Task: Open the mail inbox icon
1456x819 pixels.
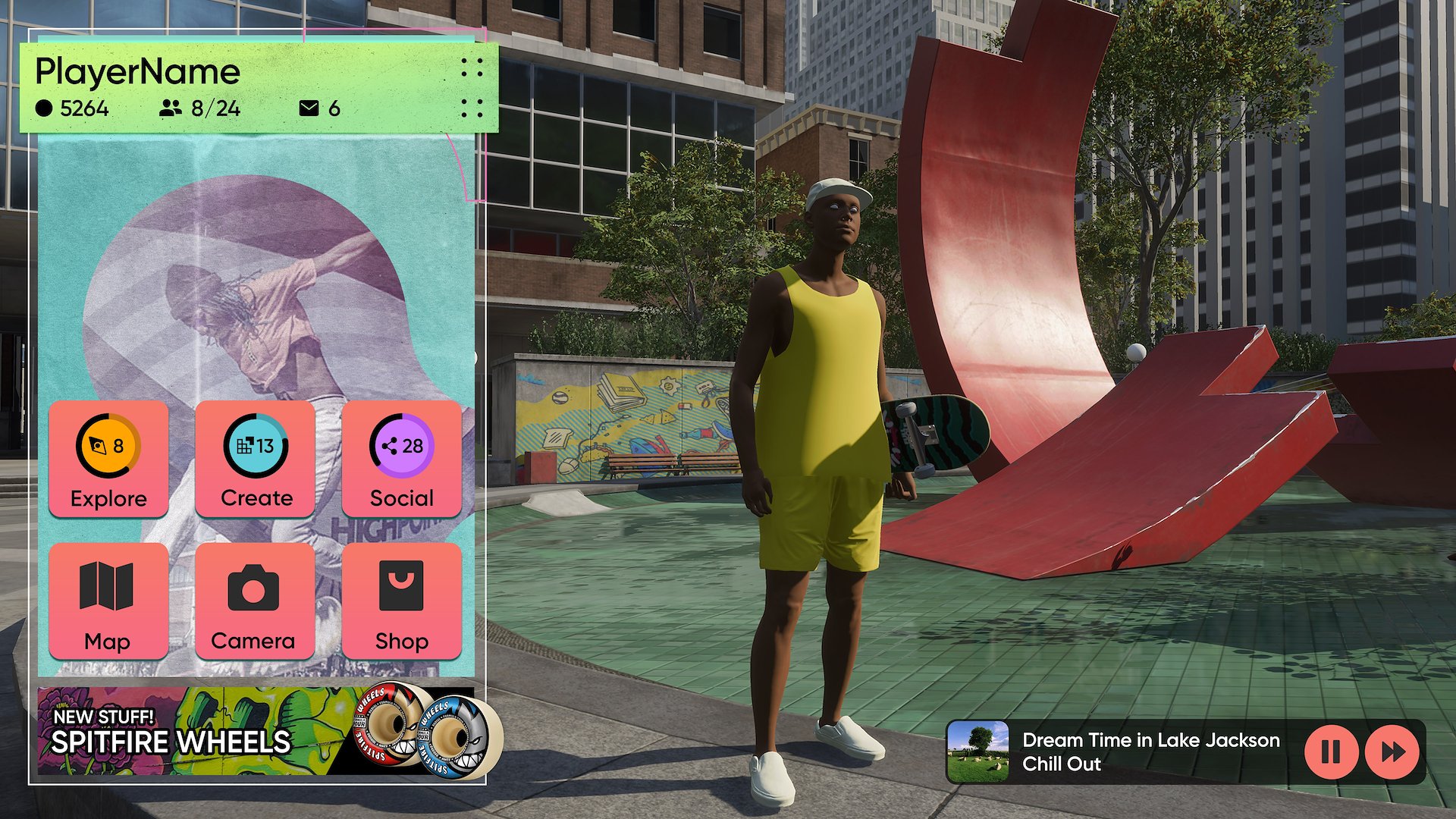Action: [309, 108]
